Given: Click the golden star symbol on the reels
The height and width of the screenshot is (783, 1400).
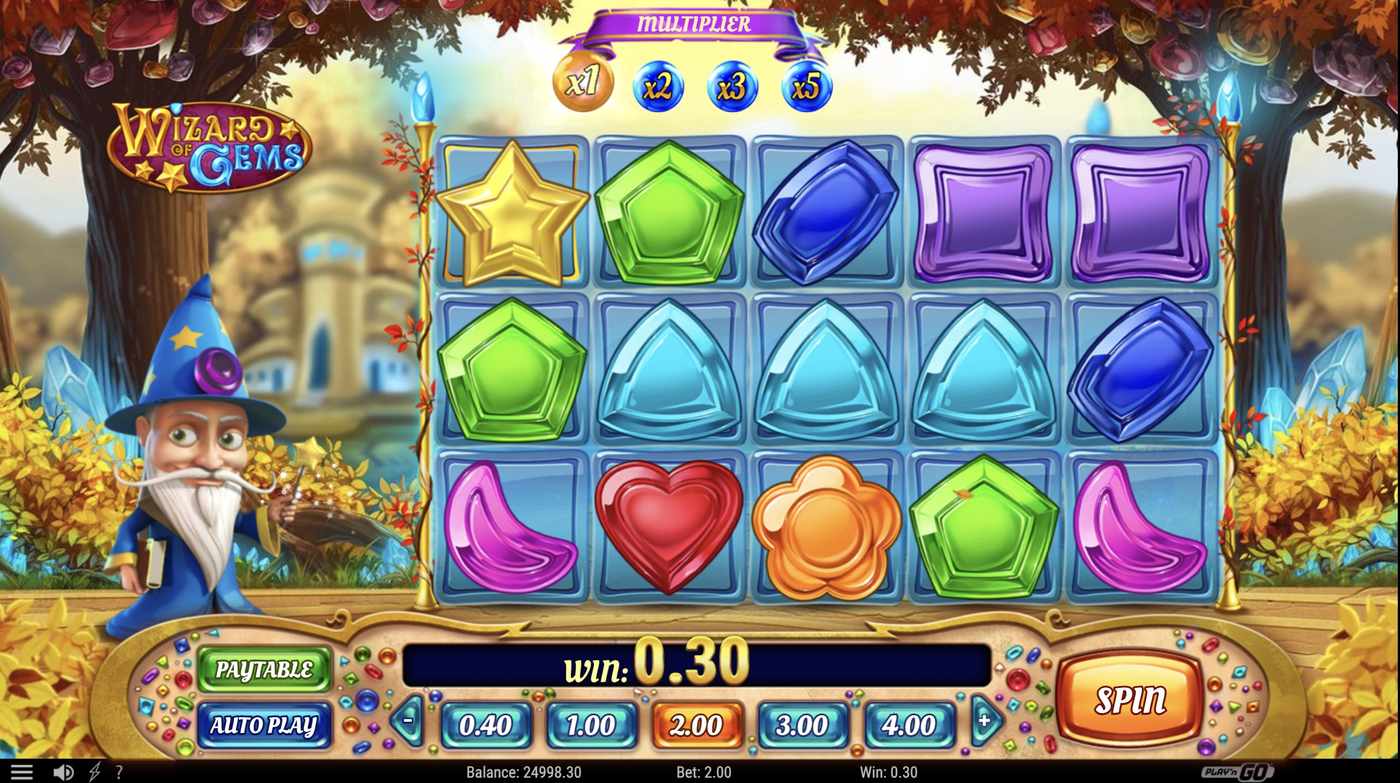Looking at the screenshot, I should click(514, 214).
